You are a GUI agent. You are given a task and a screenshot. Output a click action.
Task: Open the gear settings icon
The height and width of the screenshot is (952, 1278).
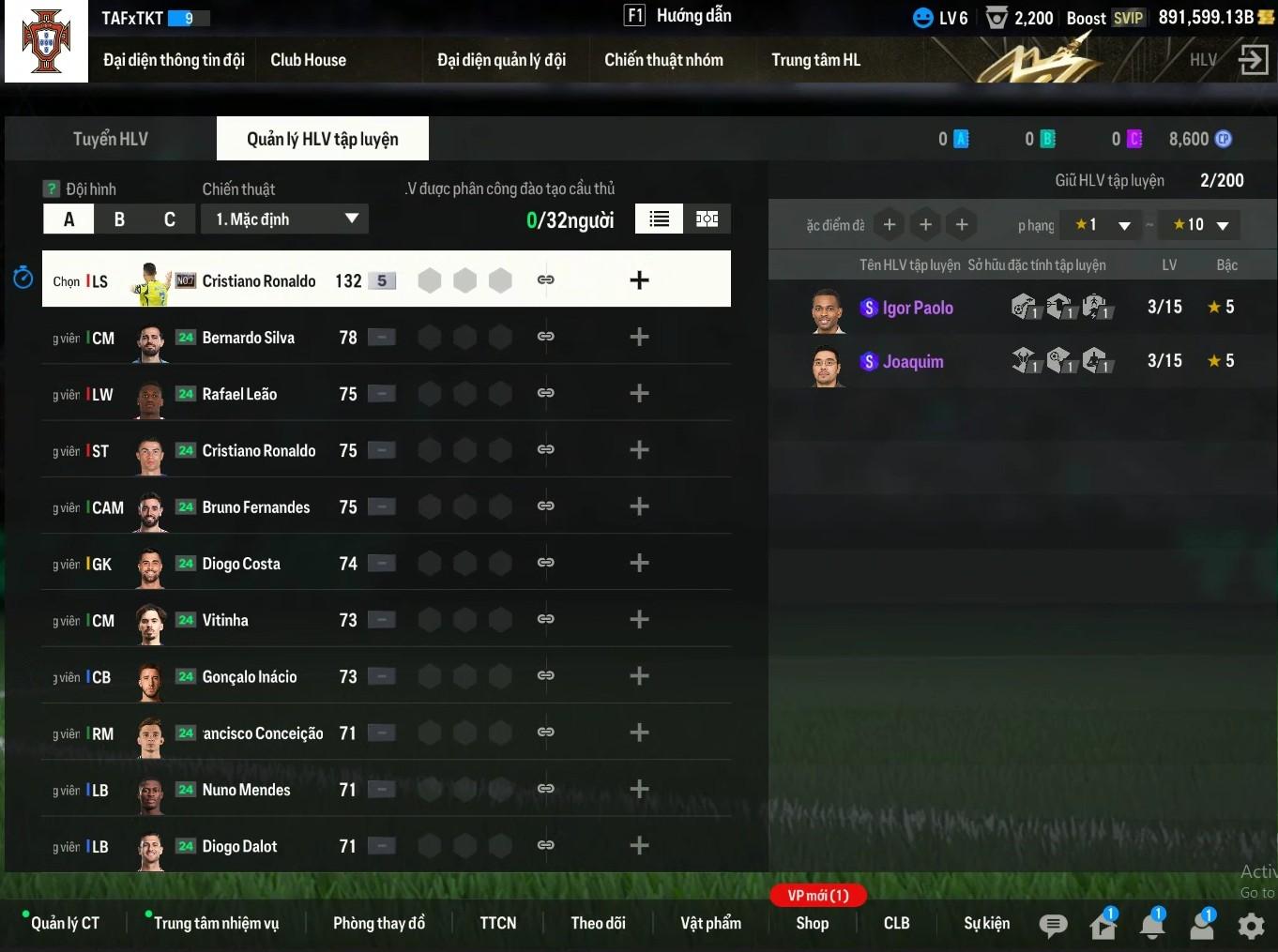coord(1251,926)
